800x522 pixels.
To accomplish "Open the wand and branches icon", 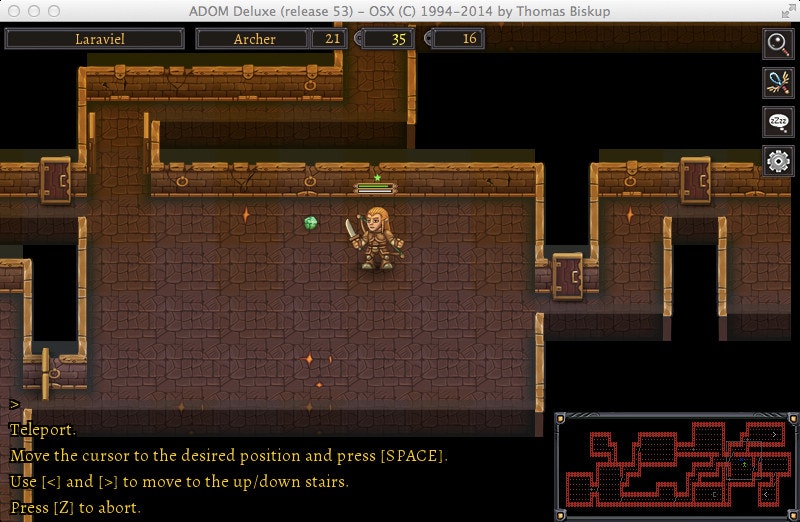I will (778, 82).
